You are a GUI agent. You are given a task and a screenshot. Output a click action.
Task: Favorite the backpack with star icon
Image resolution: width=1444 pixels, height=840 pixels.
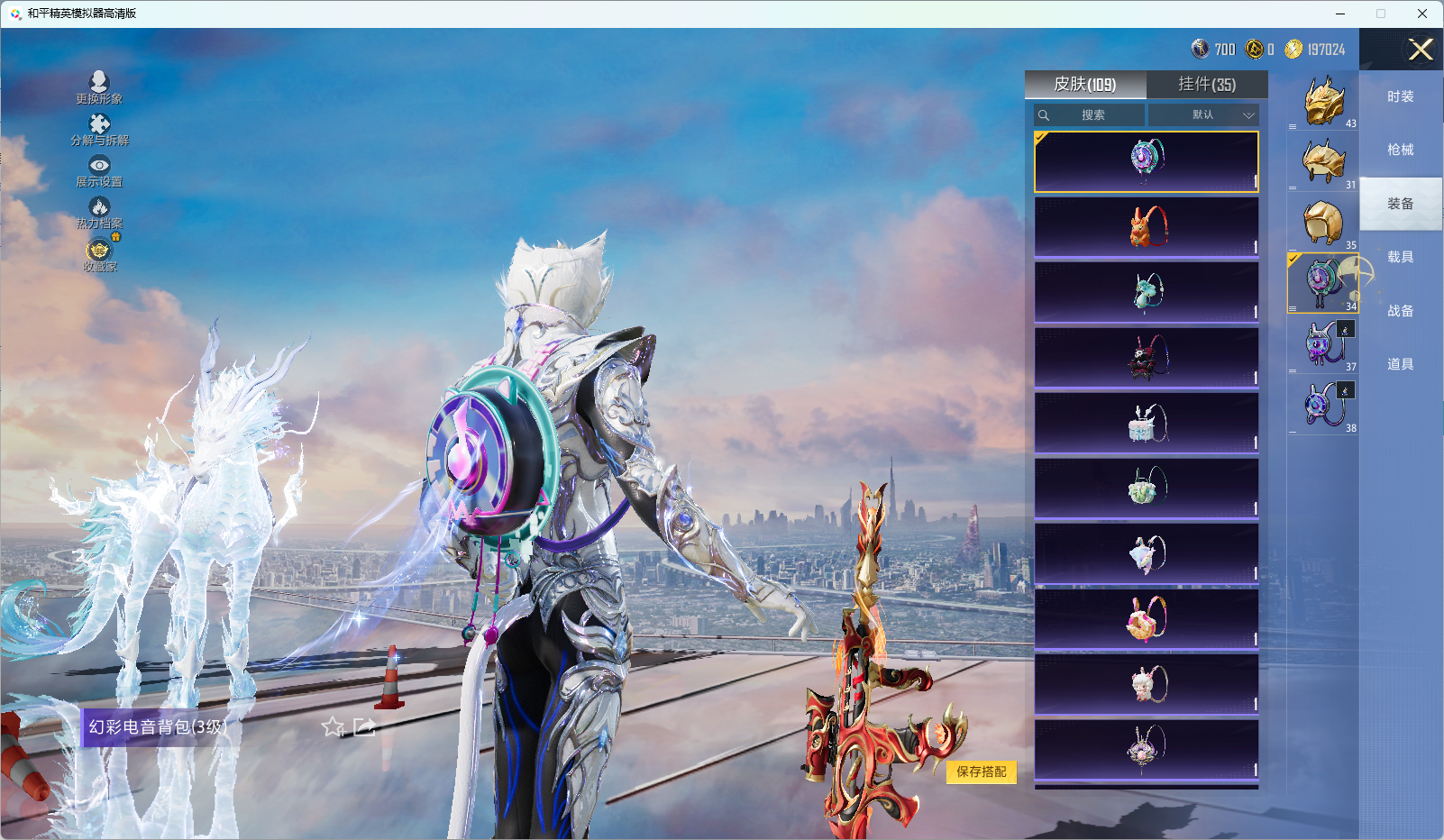(x=334, y=727)
